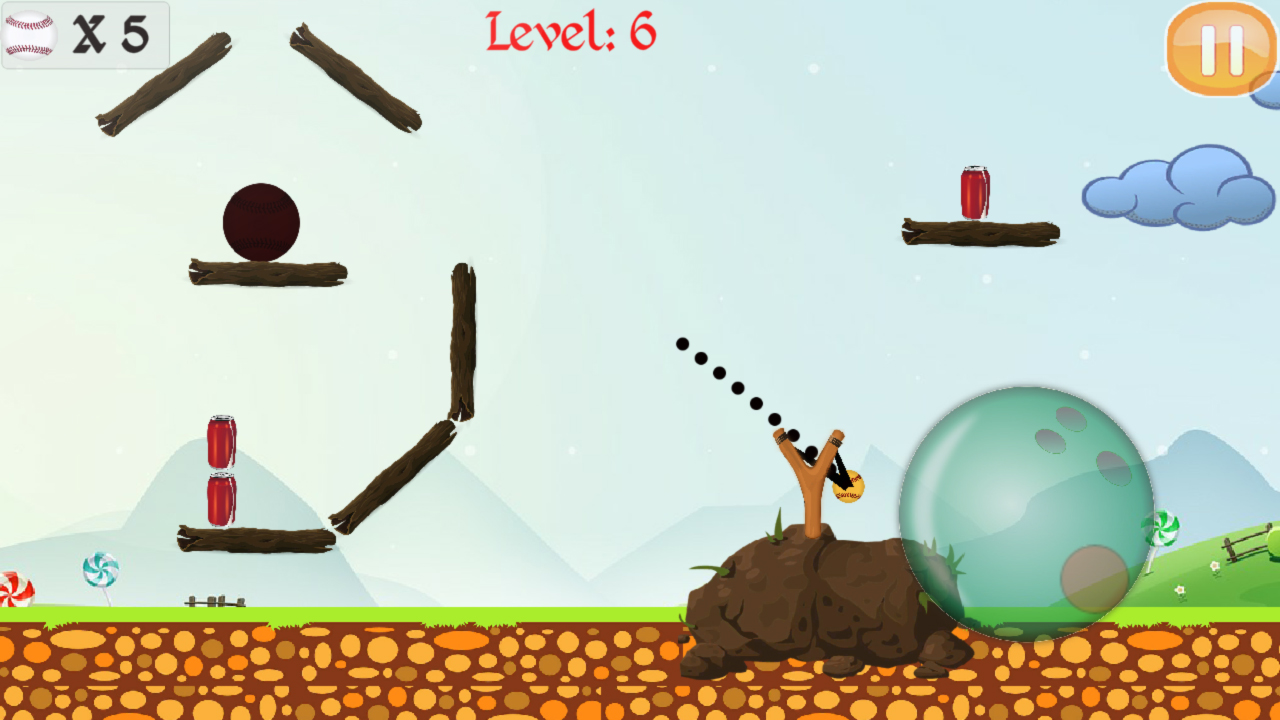Click the baseball icon showing remaining balls
The width and height of the screenshot is (1280, 720).
(x=30, y=35)
